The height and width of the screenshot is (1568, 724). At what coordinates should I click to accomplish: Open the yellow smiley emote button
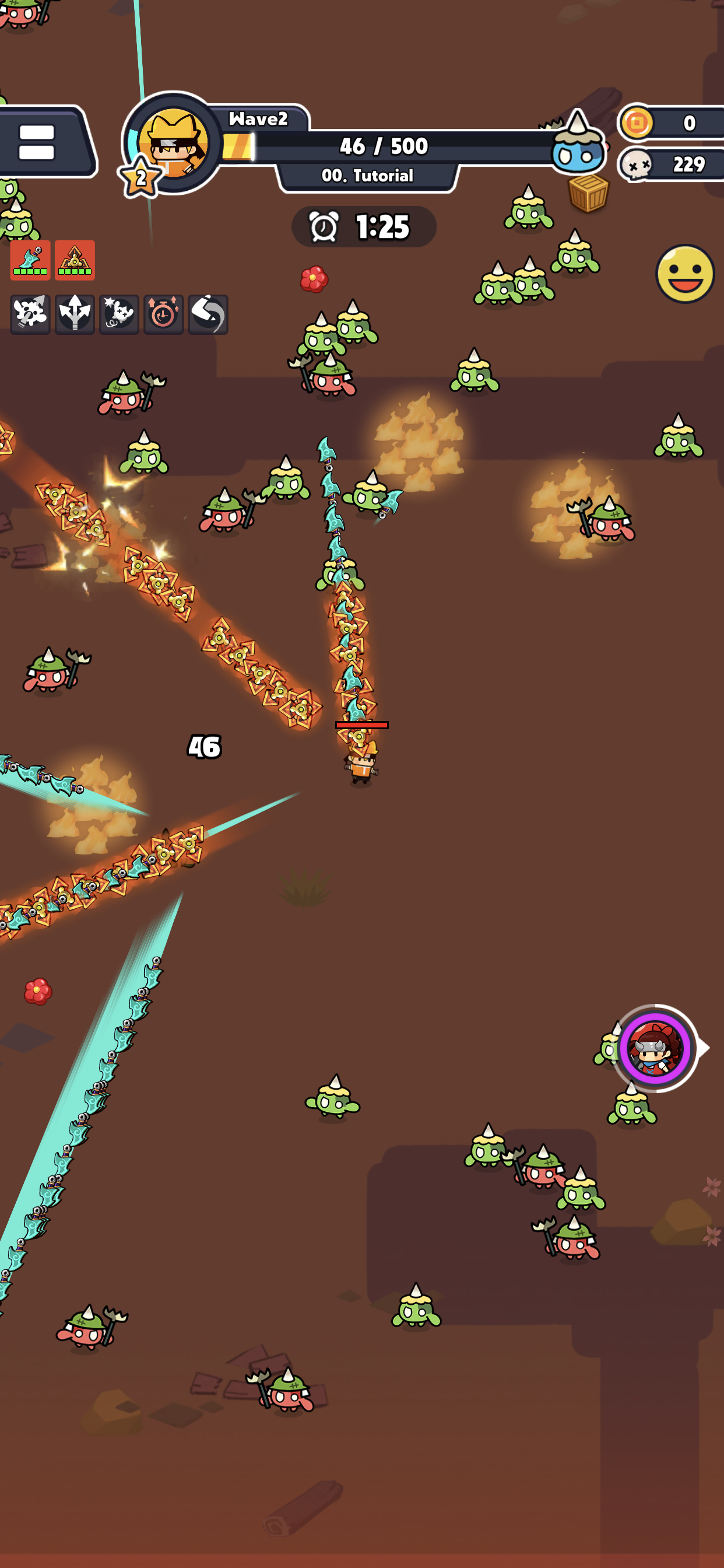(684, 274)
